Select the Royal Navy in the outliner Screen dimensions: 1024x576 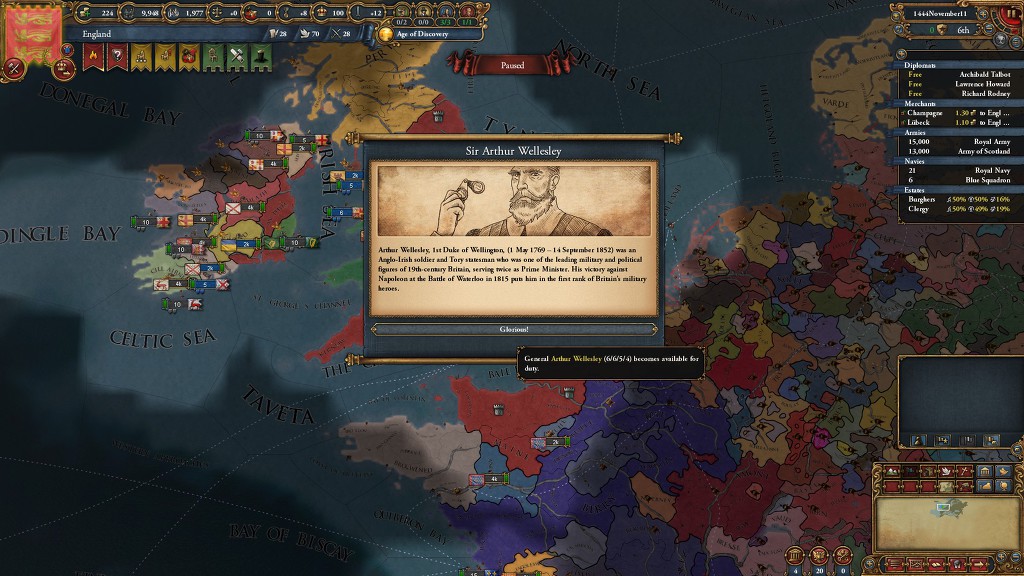click(958, 169)
